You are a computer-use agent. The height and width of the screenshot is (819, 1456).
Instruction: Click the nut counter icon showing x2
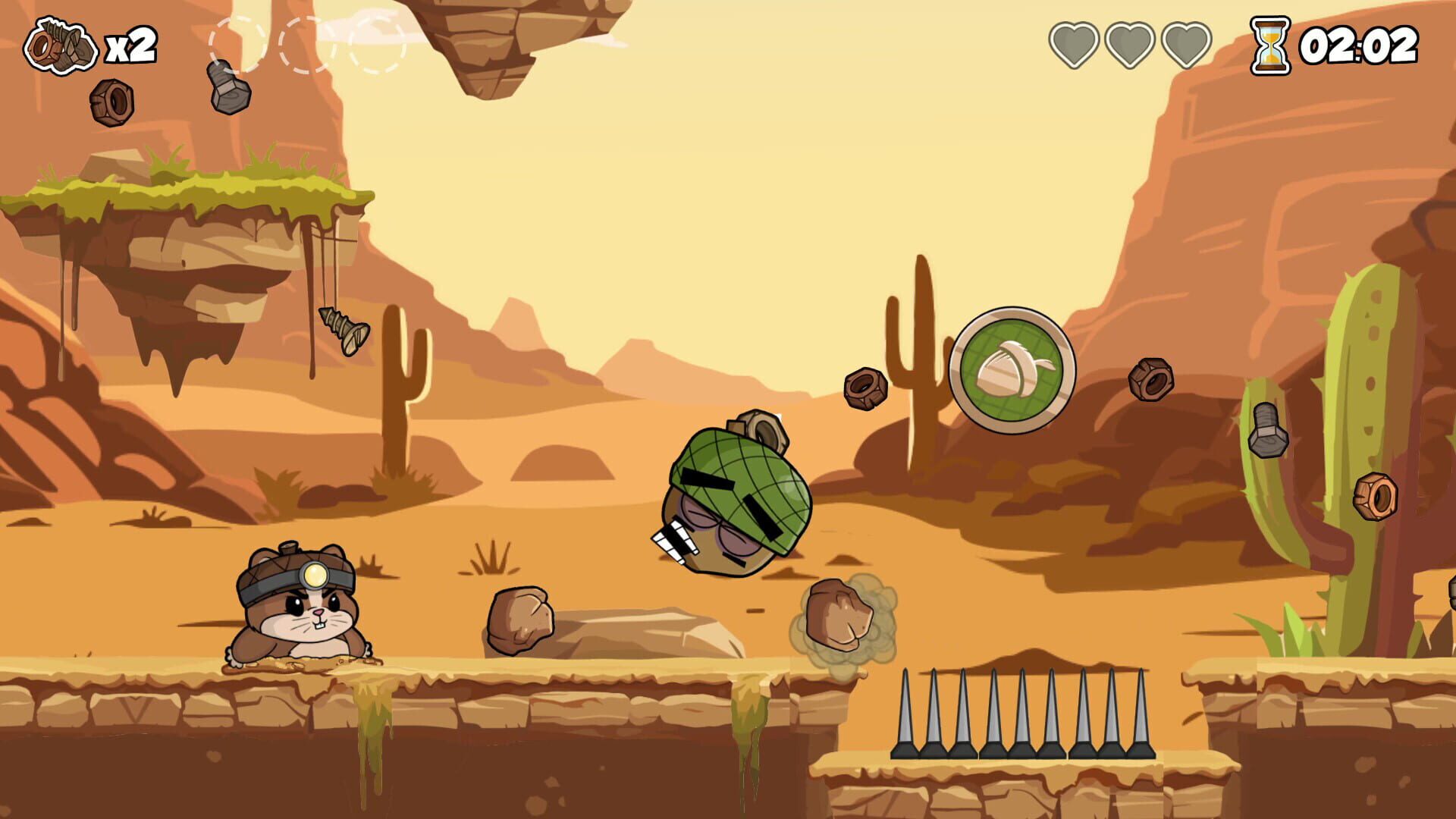tap(61, 45)
